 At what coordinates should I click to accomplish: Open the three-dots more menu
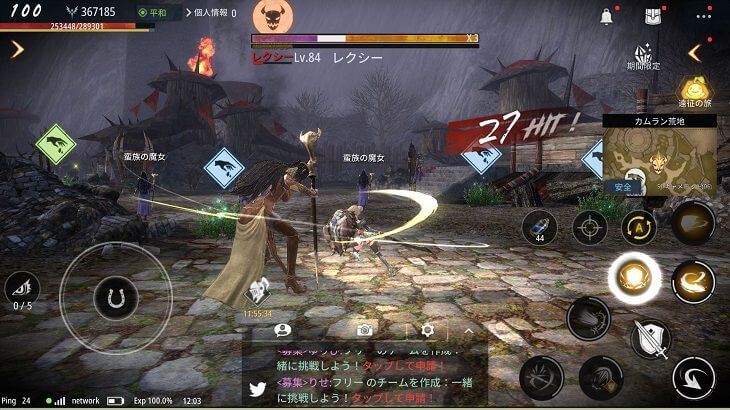coord(704,16)
